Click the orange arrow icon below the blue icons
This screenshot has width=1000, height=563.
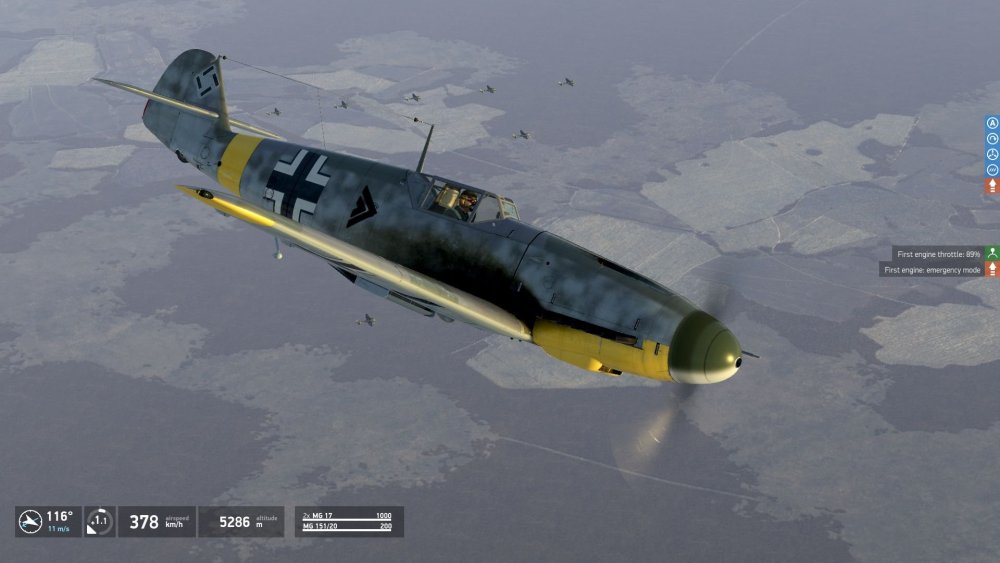pyautogui.click(x=992, y=186)
